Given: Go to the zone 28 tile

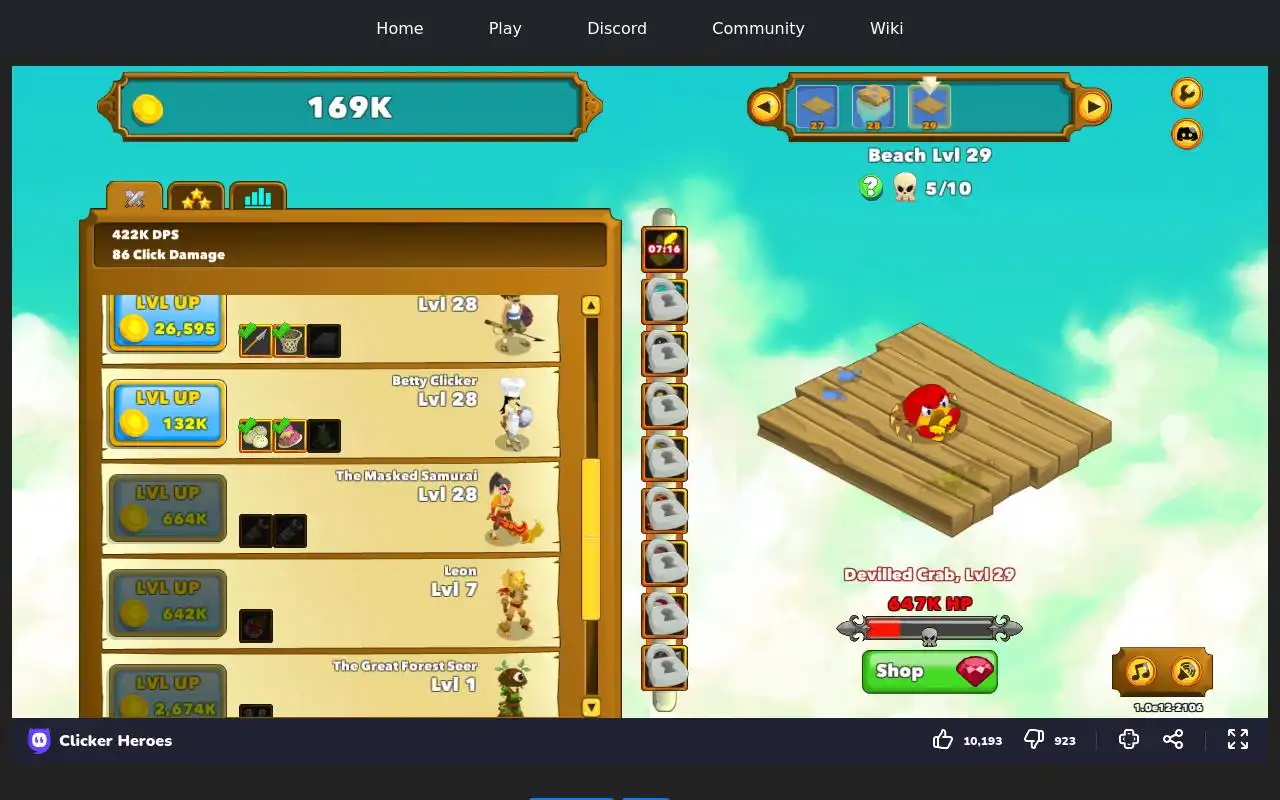Looking at the screenshot, I should pos(873,107).
